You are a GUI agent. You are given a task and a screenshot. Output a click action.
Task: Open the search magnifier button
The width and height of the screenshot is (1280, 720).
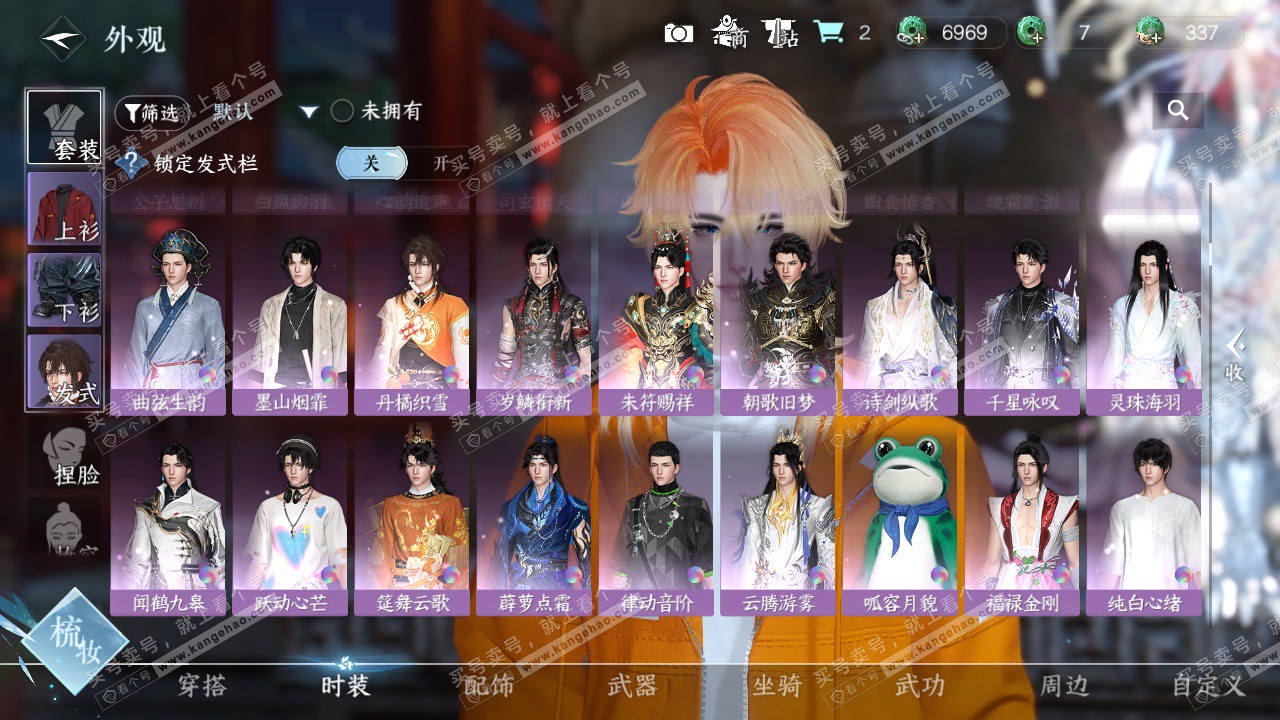click(1178, 111)
